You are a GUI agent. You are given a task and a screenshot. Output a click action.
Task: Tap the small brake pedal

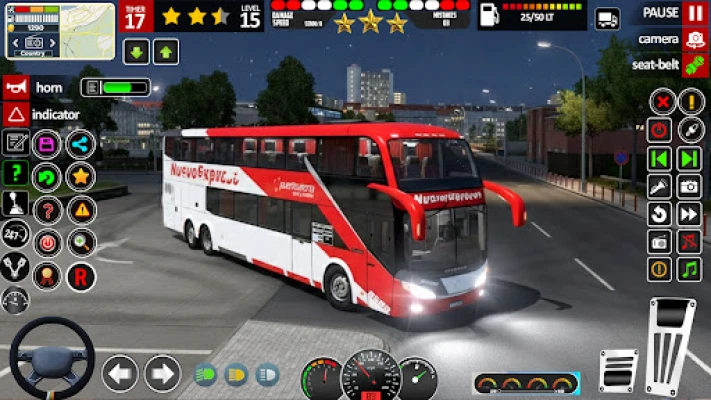618,370
